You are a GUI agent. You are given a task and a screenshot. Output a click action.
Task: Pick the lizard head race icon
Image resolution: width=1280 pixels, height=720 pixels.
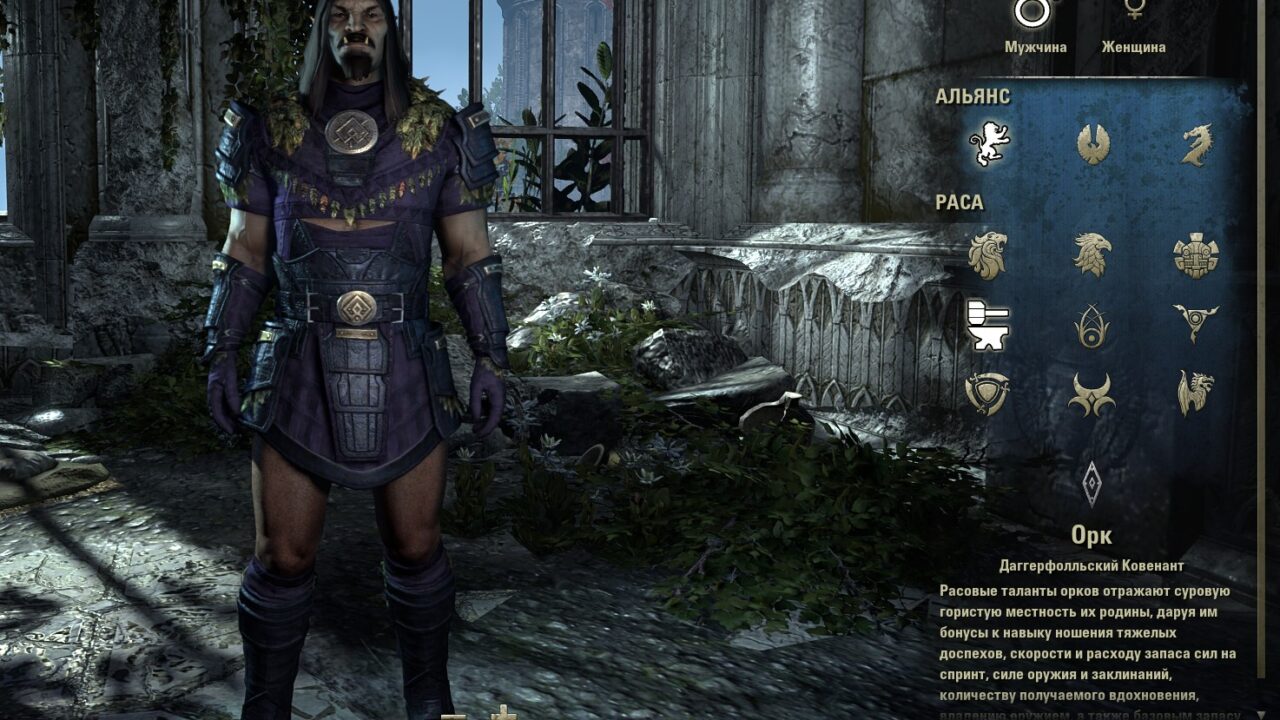coord(1195,393)
